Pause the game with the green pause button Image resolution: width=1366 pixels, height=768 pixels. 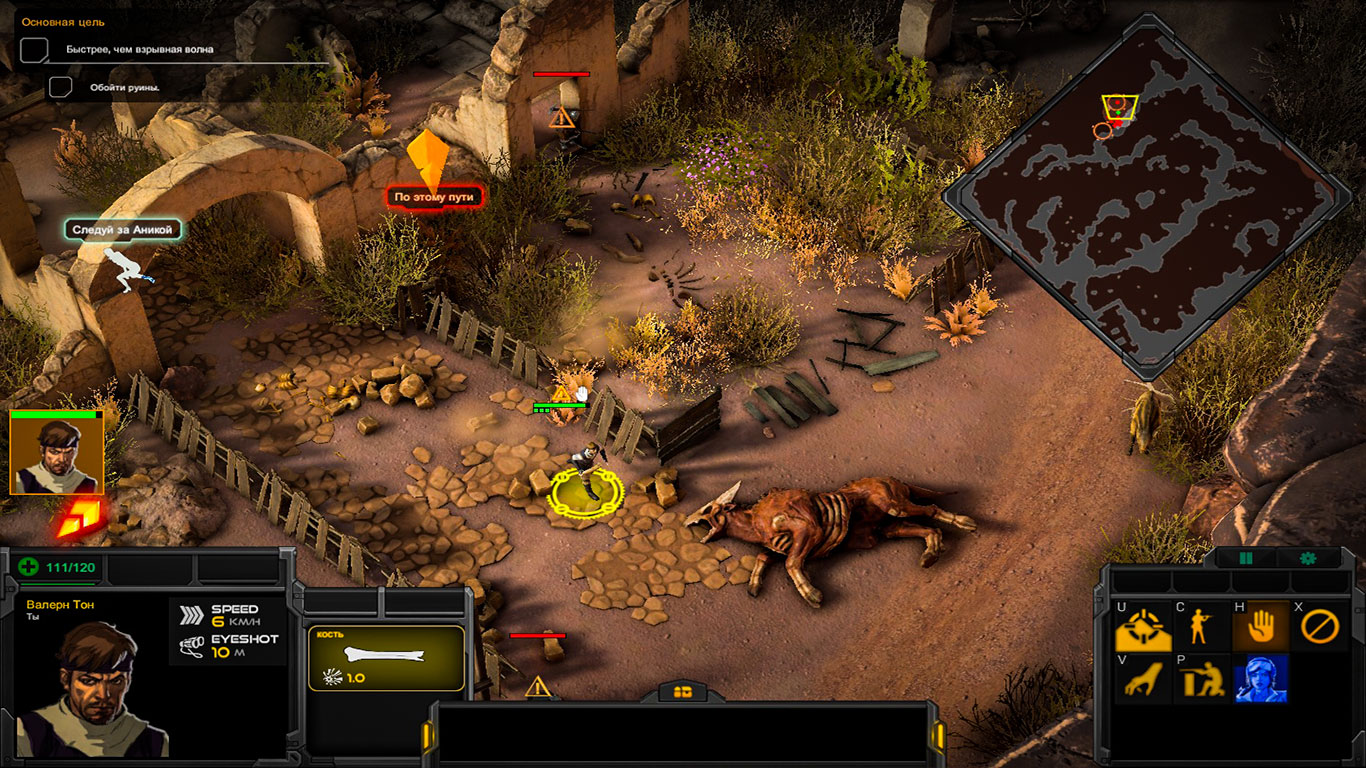coord(1246,558)
